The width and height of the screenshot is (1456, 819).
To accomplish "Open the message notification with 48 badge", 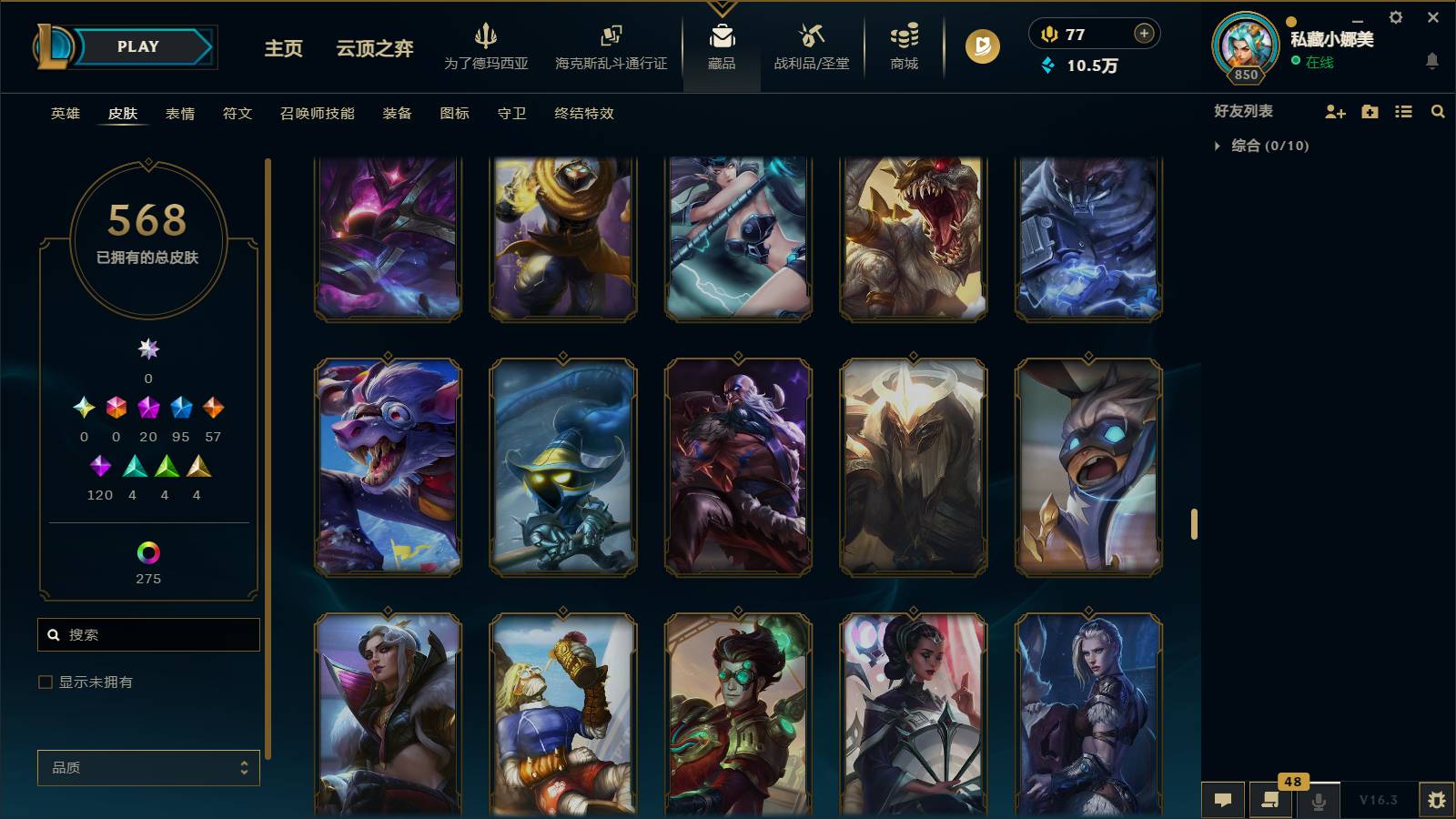I will coord(1270,800).
